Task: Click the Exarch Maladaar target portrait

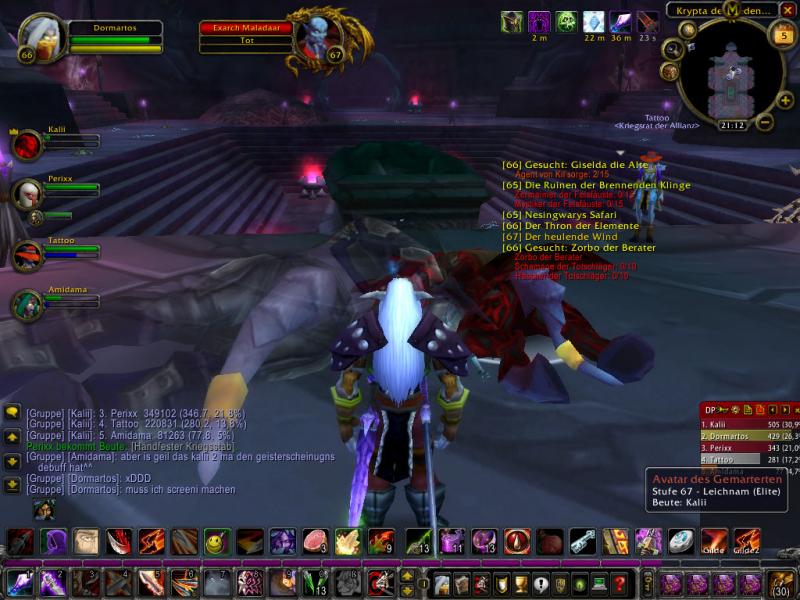Action: point(318,36)
